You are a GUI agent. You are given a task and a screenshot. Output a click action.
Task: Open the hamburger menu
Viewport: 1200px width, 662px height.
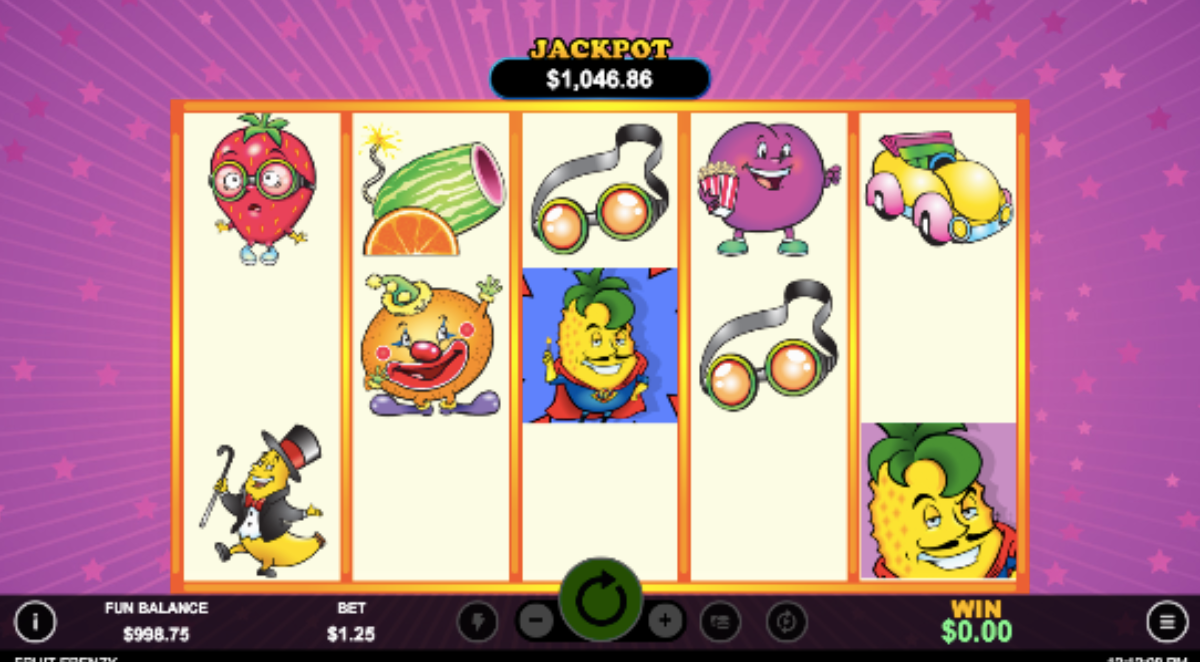tap(1167, 622)
